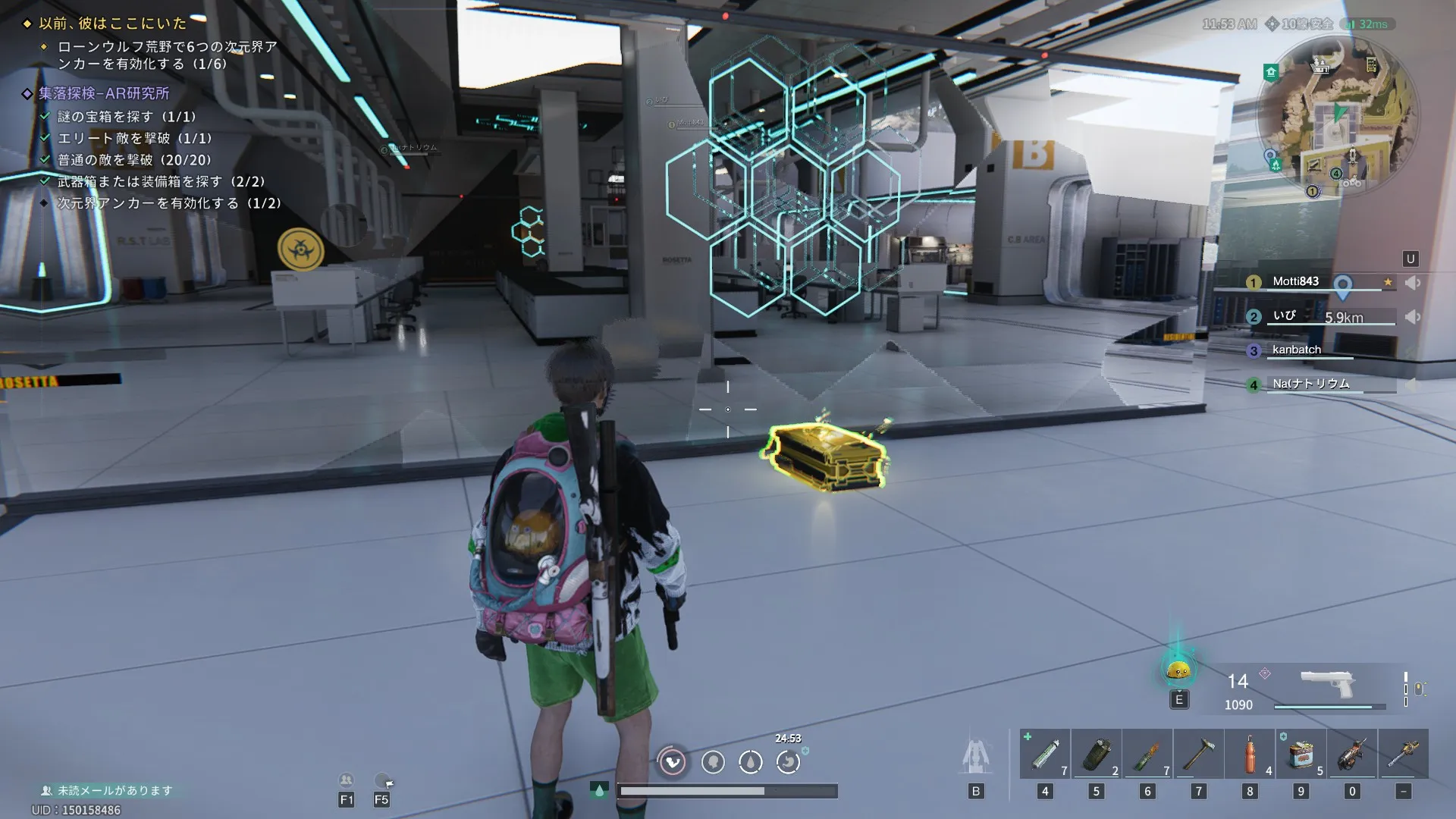Select the orange-and-black power tool slot
Viewport: 1456px width, 819px height.
[1352, 755]
